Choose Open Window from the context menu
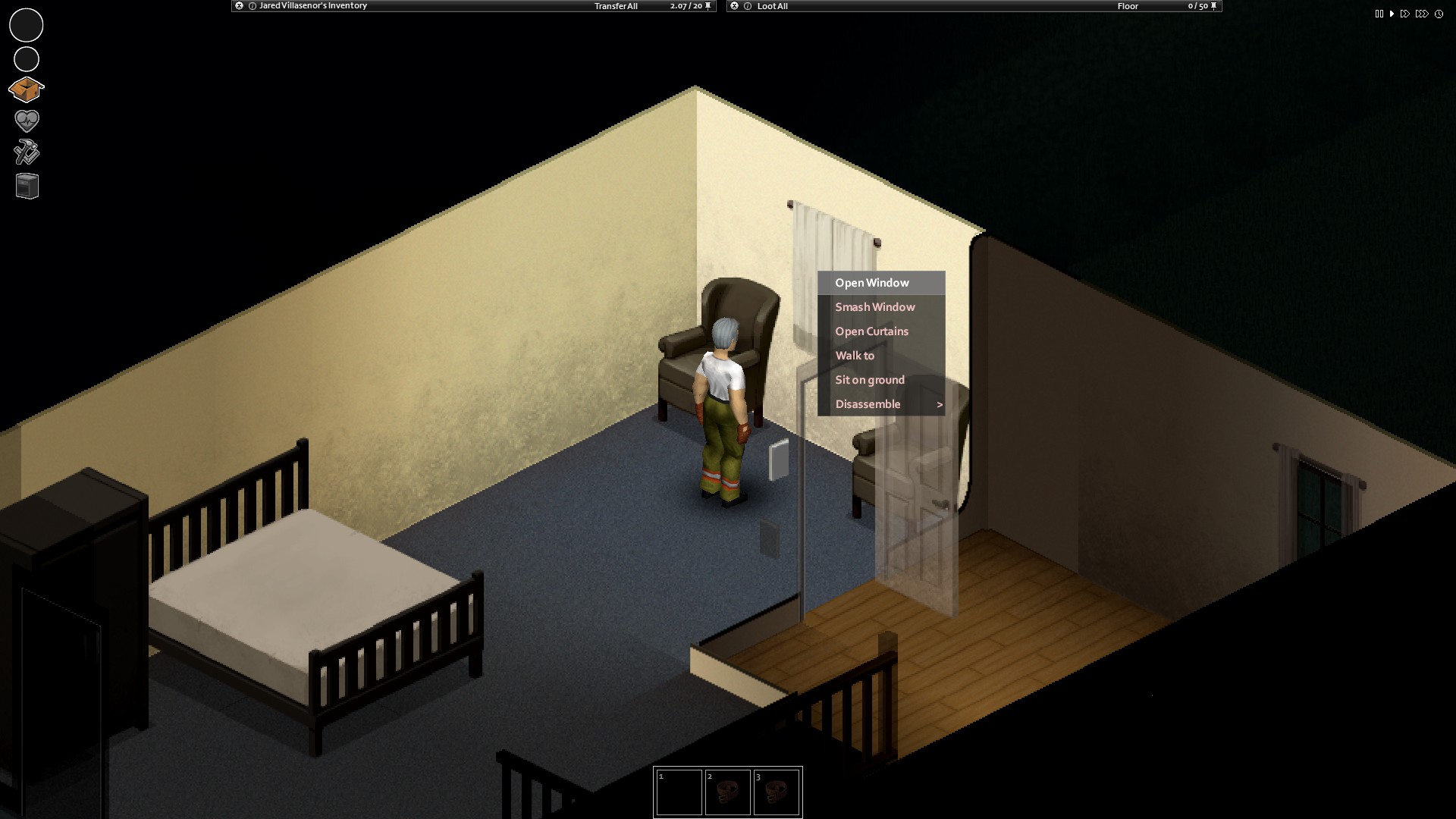The image size is (1456, 819). [x=872, y=282]
